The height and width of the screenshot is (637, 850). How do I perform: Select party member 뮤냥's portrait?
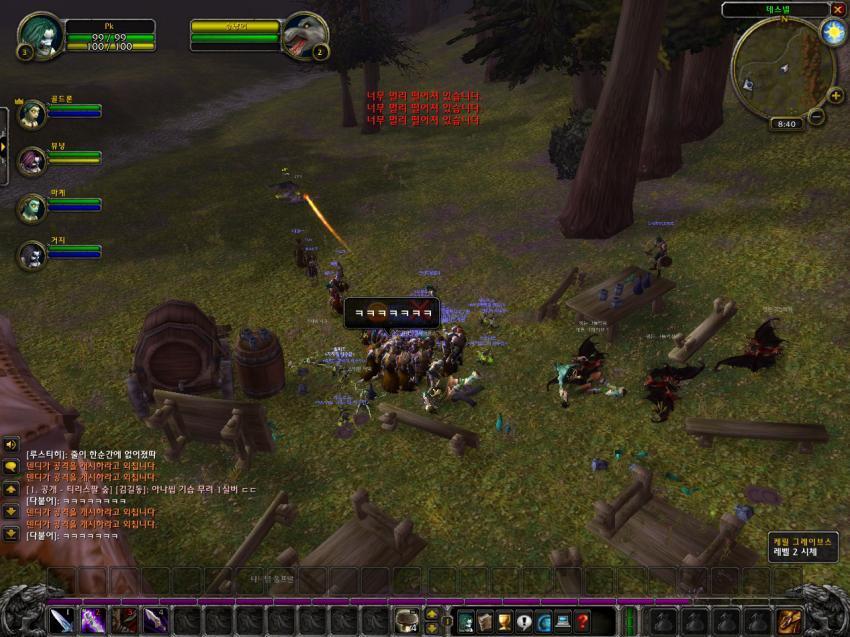click(x=32, y=159)
